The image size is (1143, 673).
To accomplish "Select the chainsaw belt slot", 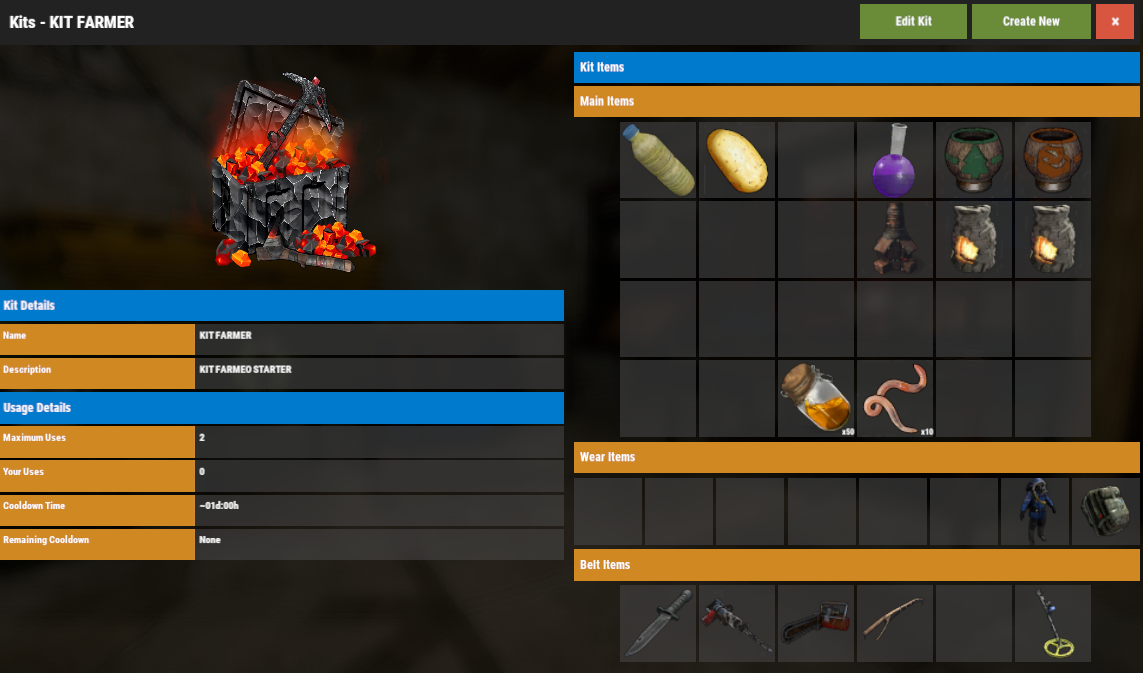I will [816, 623].
